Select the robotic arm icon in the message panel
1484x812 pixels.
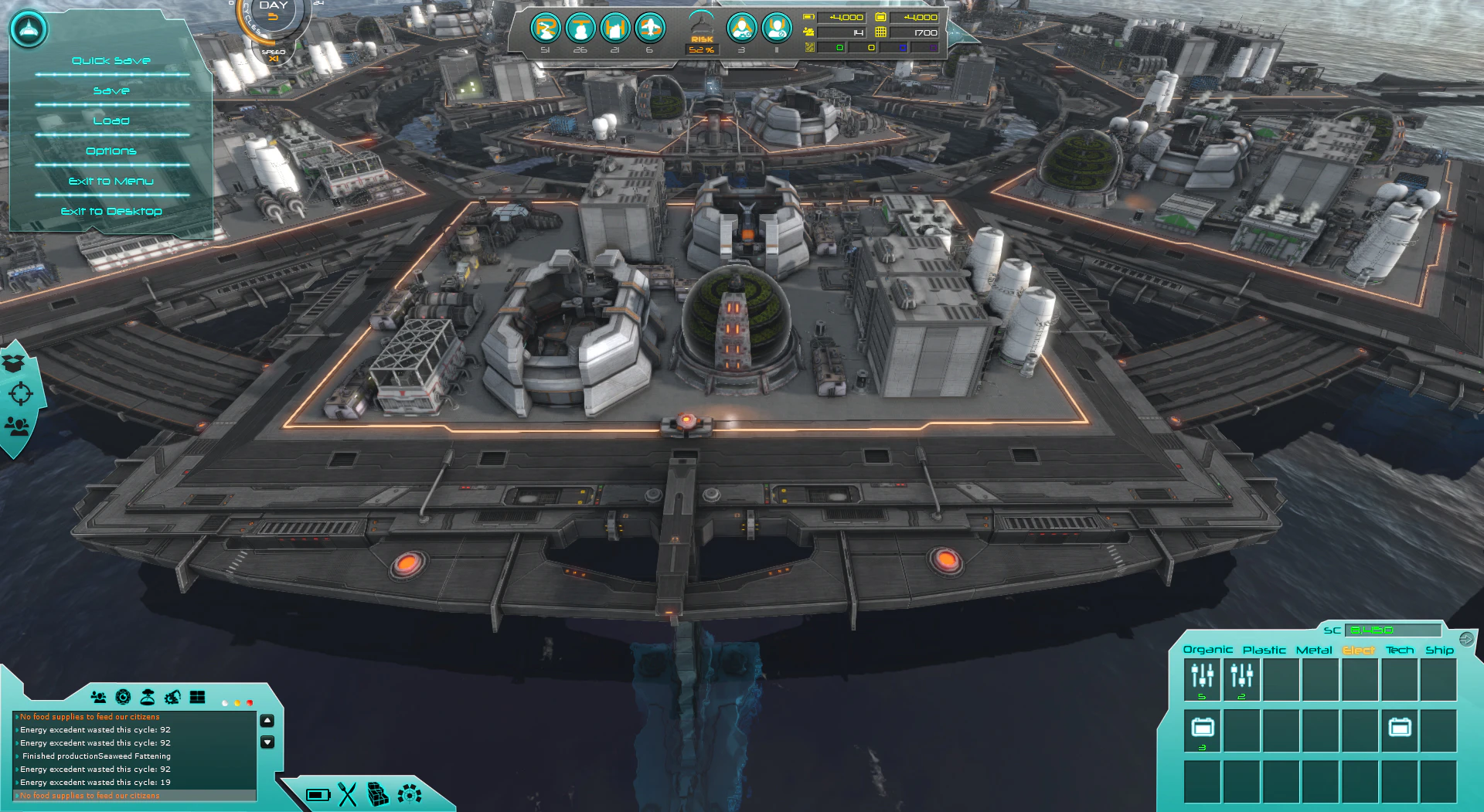172,697
